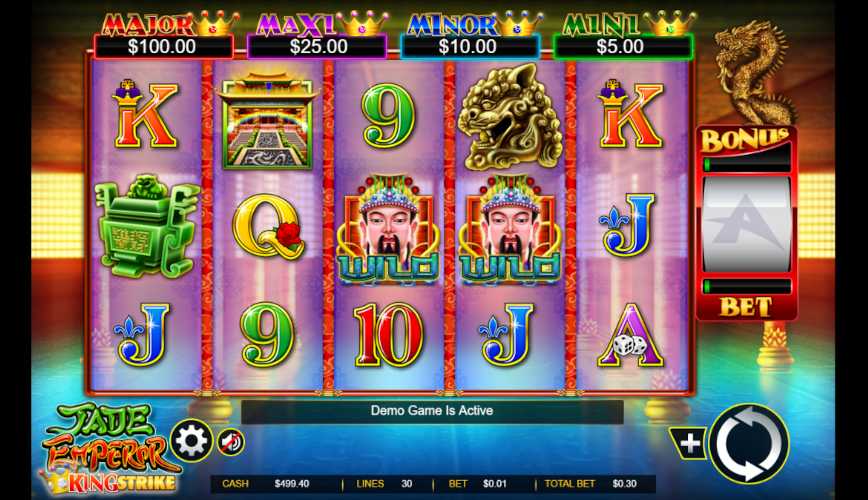
Task: Activate the Bonus Bet panel
Action: pos(746,224)
